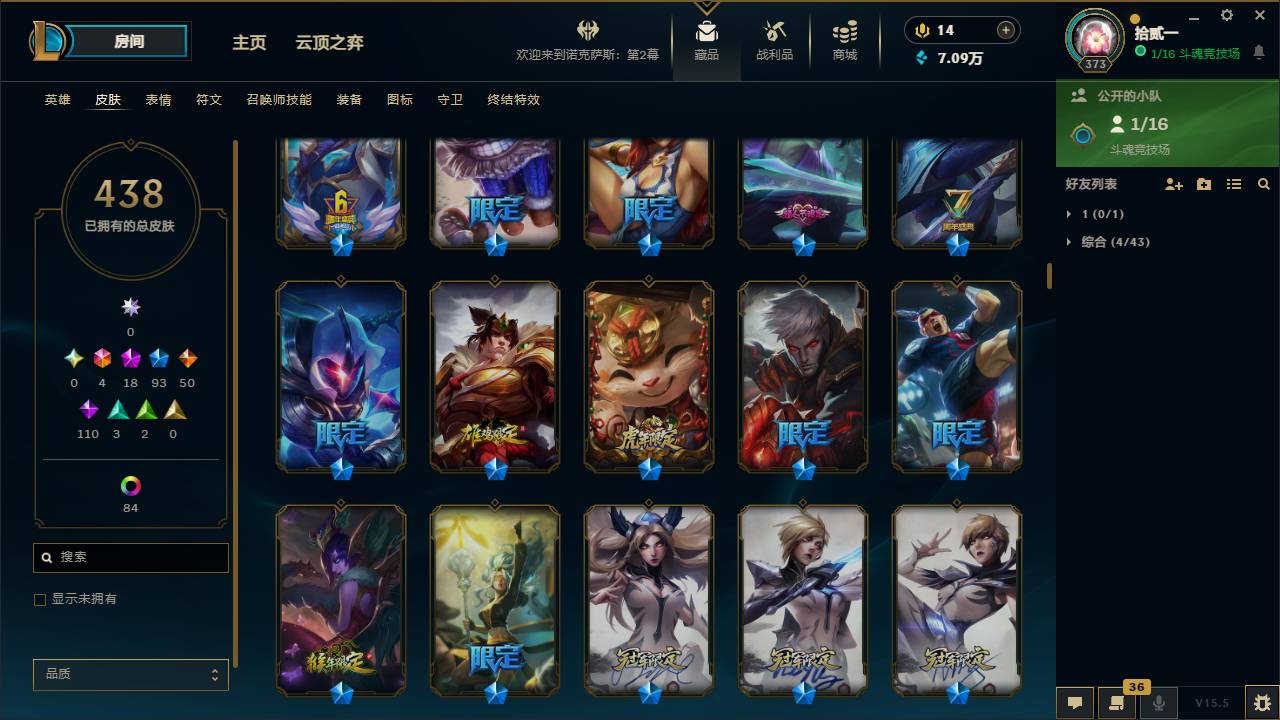This screenshot has width=1280, height=720.
Task: Open the 品质 quality dropdown
Action: pos(130,675)
